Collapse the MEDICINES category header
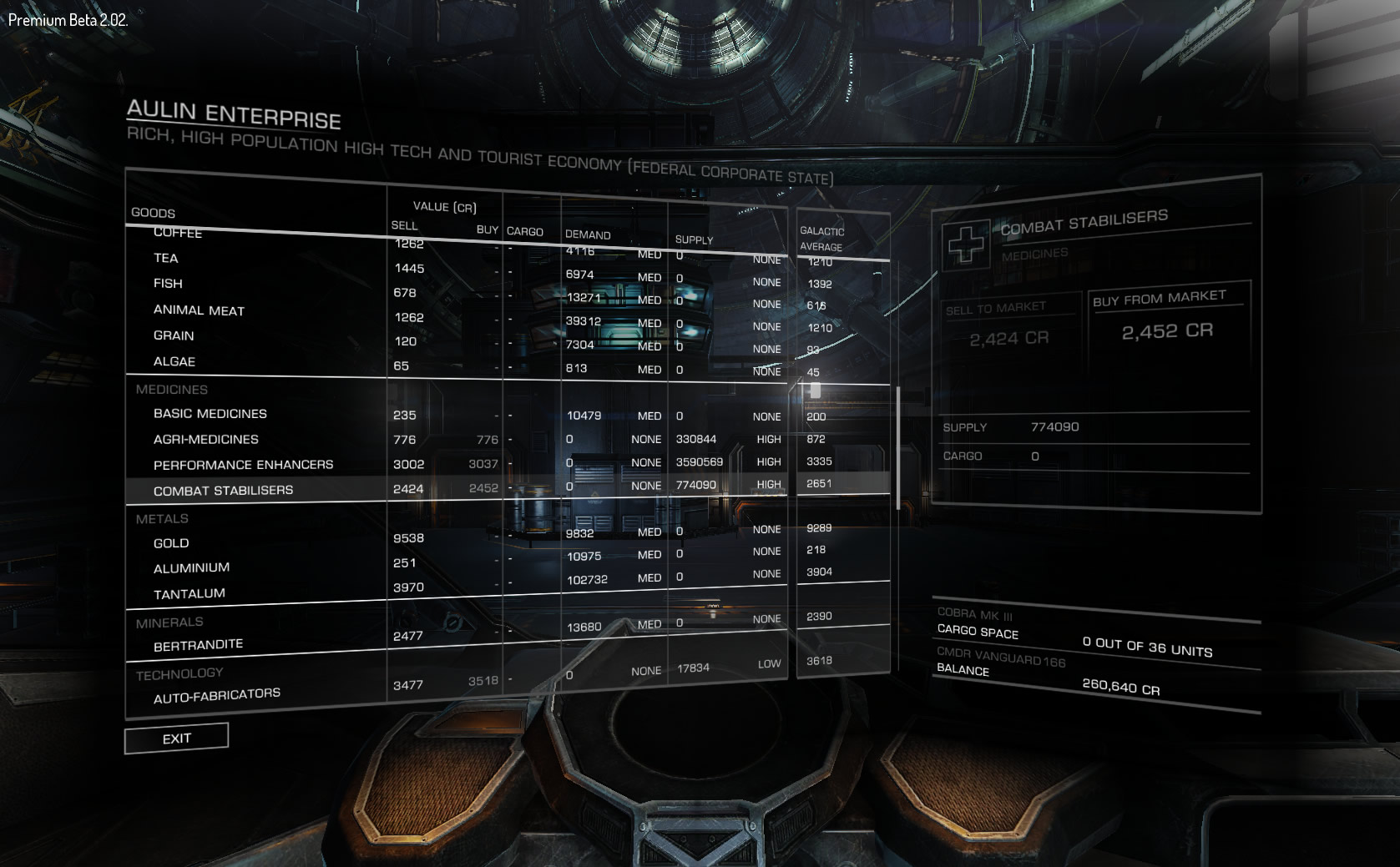Image resolution: width=1400 pixels, height=867 pixels. click(x=171, y=389)
